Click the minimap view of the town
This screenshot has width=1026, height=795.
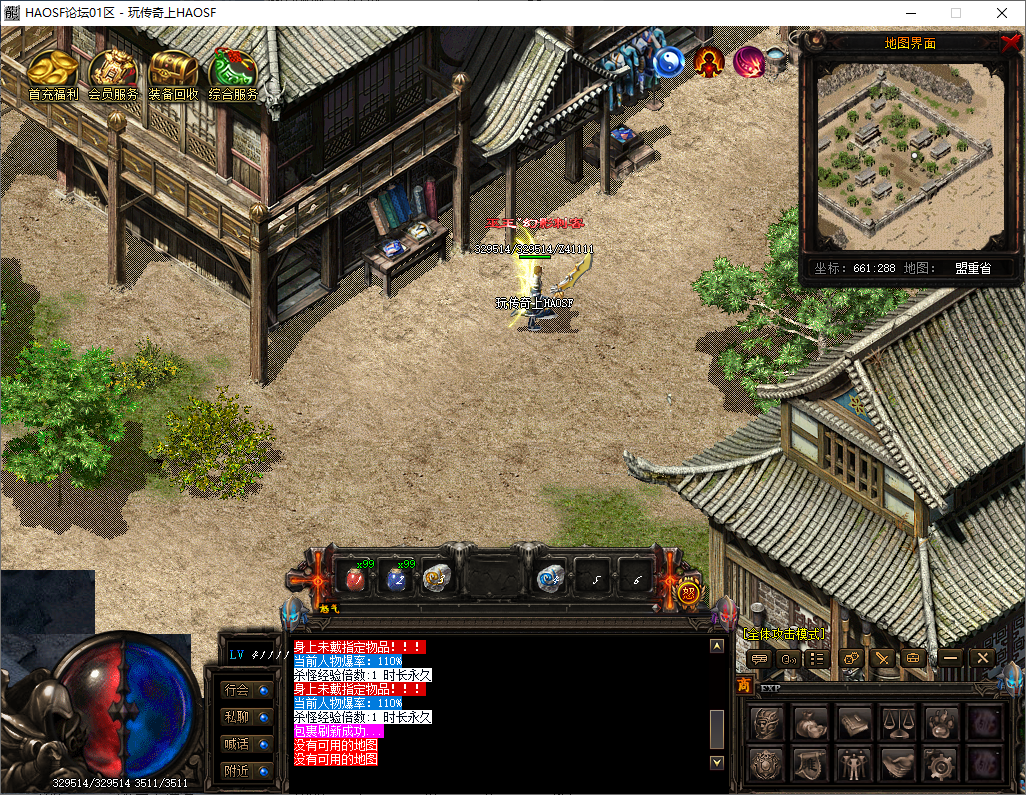(x=909, y=158)
